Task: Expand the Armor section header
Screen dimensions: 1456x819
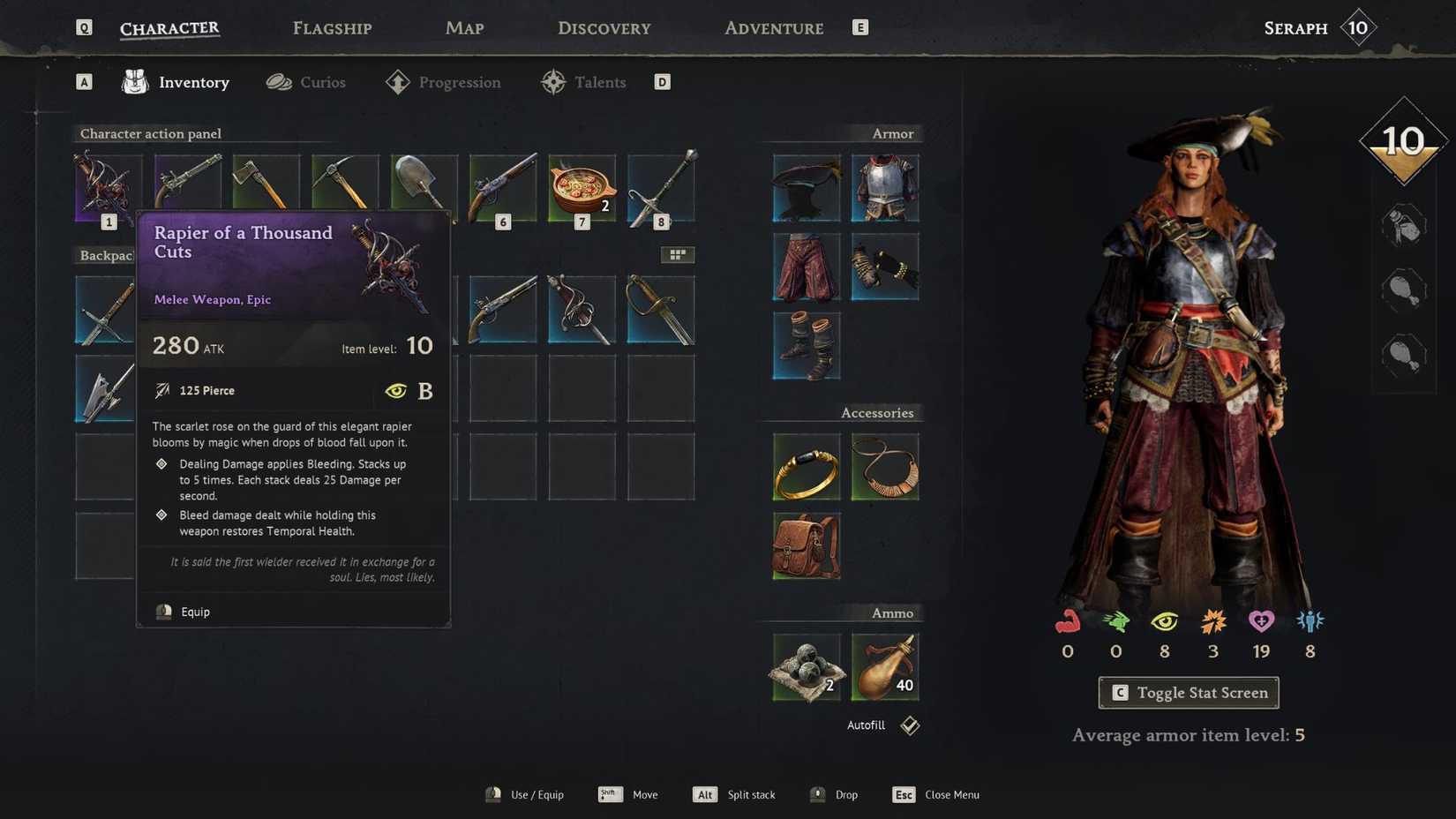Action: click(x=892, y=133)
